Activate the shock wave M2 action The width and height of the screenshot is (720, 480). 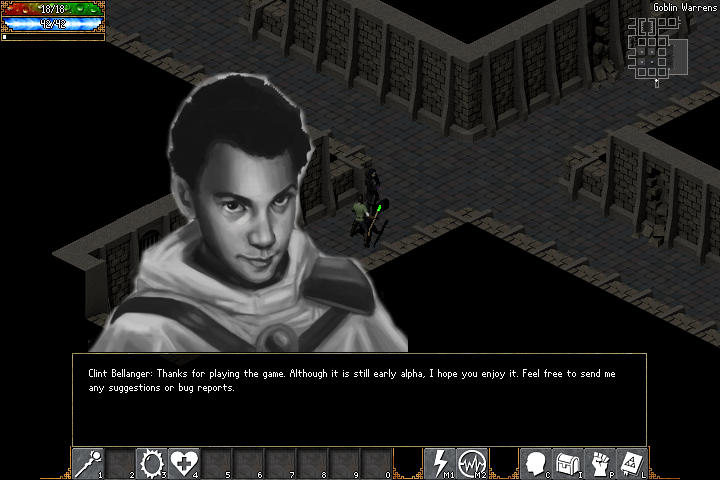tap(471, 463)
